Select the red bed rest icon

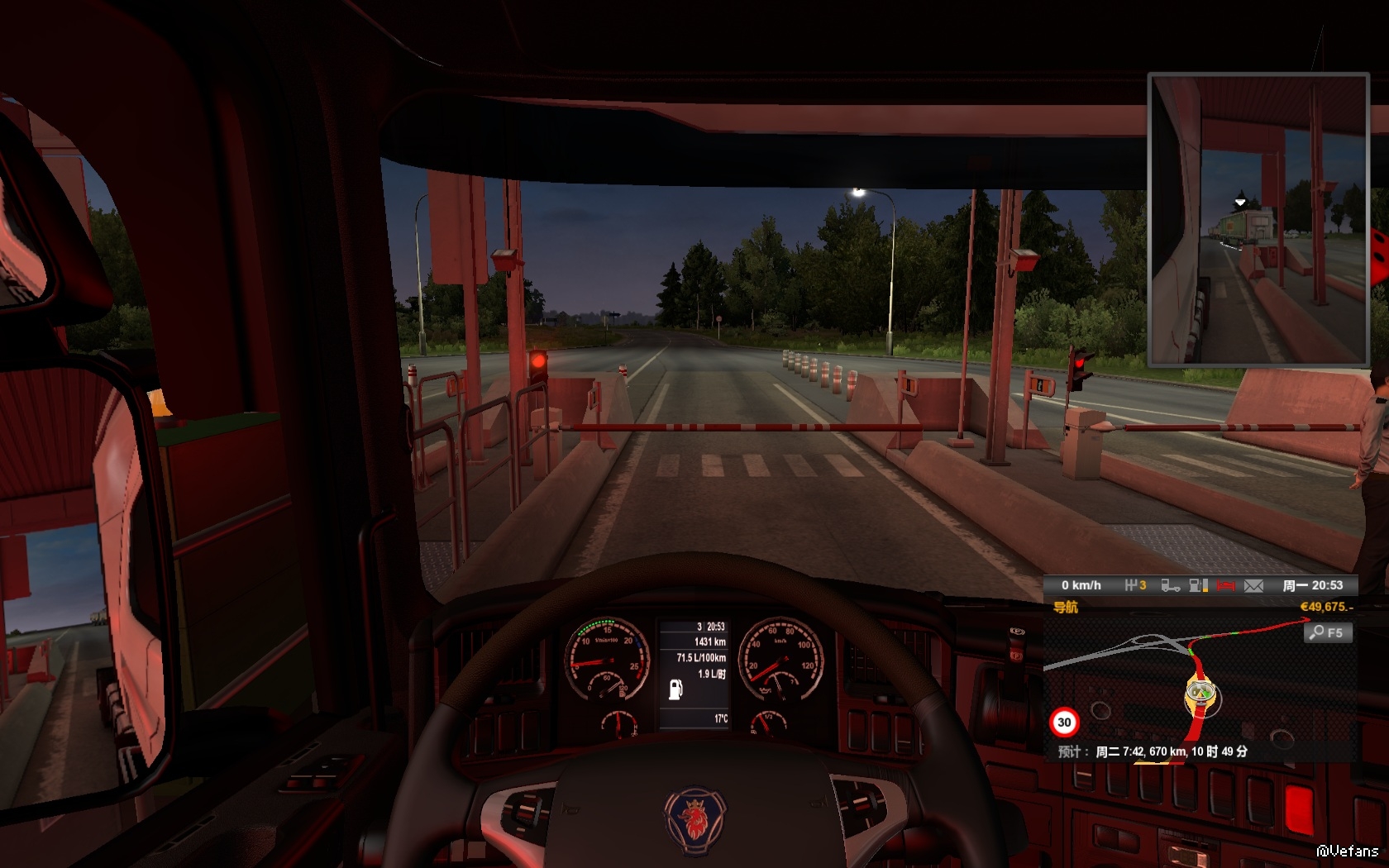click(x=1225, y=585)
